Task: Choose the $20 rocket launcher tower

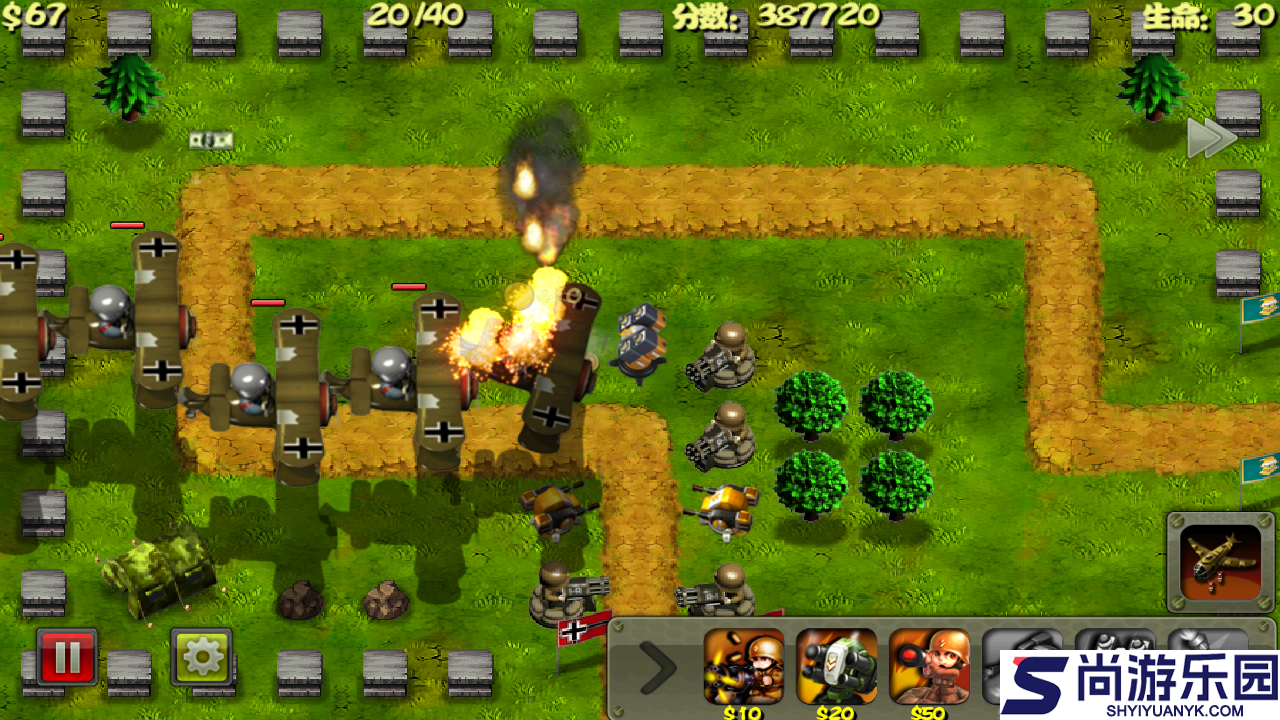Action: (x=836, y=666)
